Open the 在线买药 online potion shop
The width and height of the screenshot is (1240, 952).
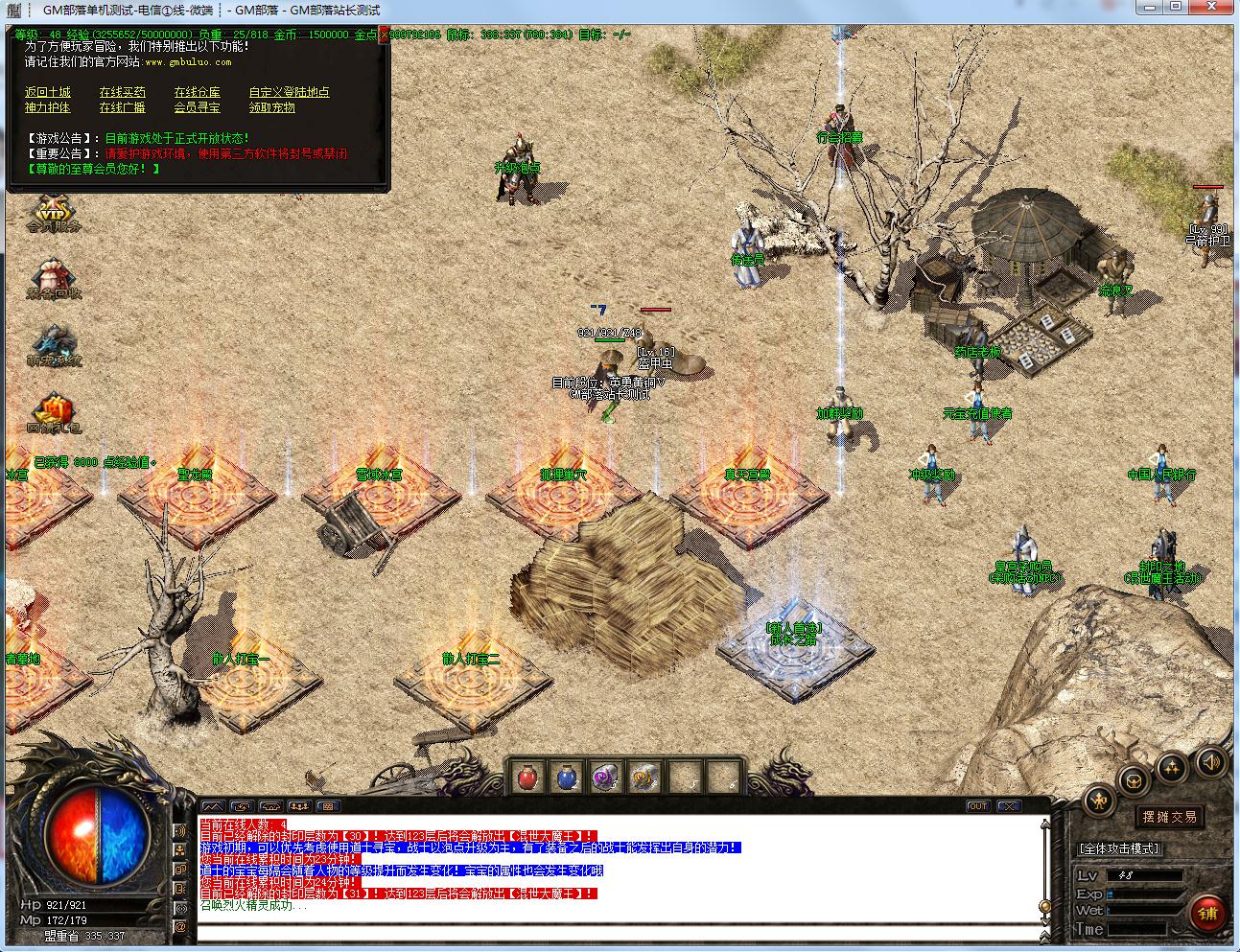(x=123, y=92)
